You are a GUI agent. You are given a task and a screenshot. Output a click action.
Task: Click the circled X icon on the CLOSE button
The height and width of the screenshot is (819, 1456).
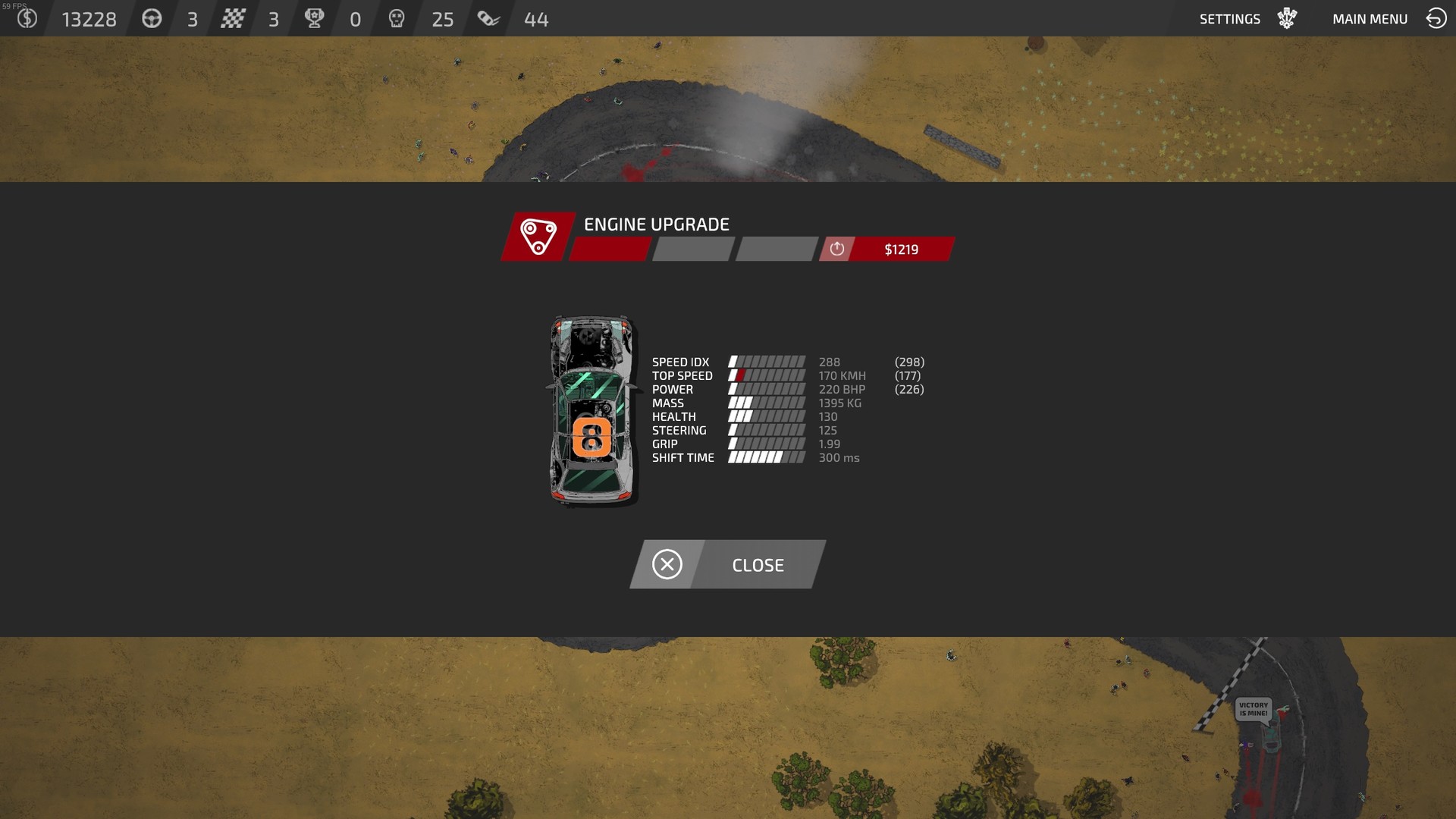[x=667, y=564]
